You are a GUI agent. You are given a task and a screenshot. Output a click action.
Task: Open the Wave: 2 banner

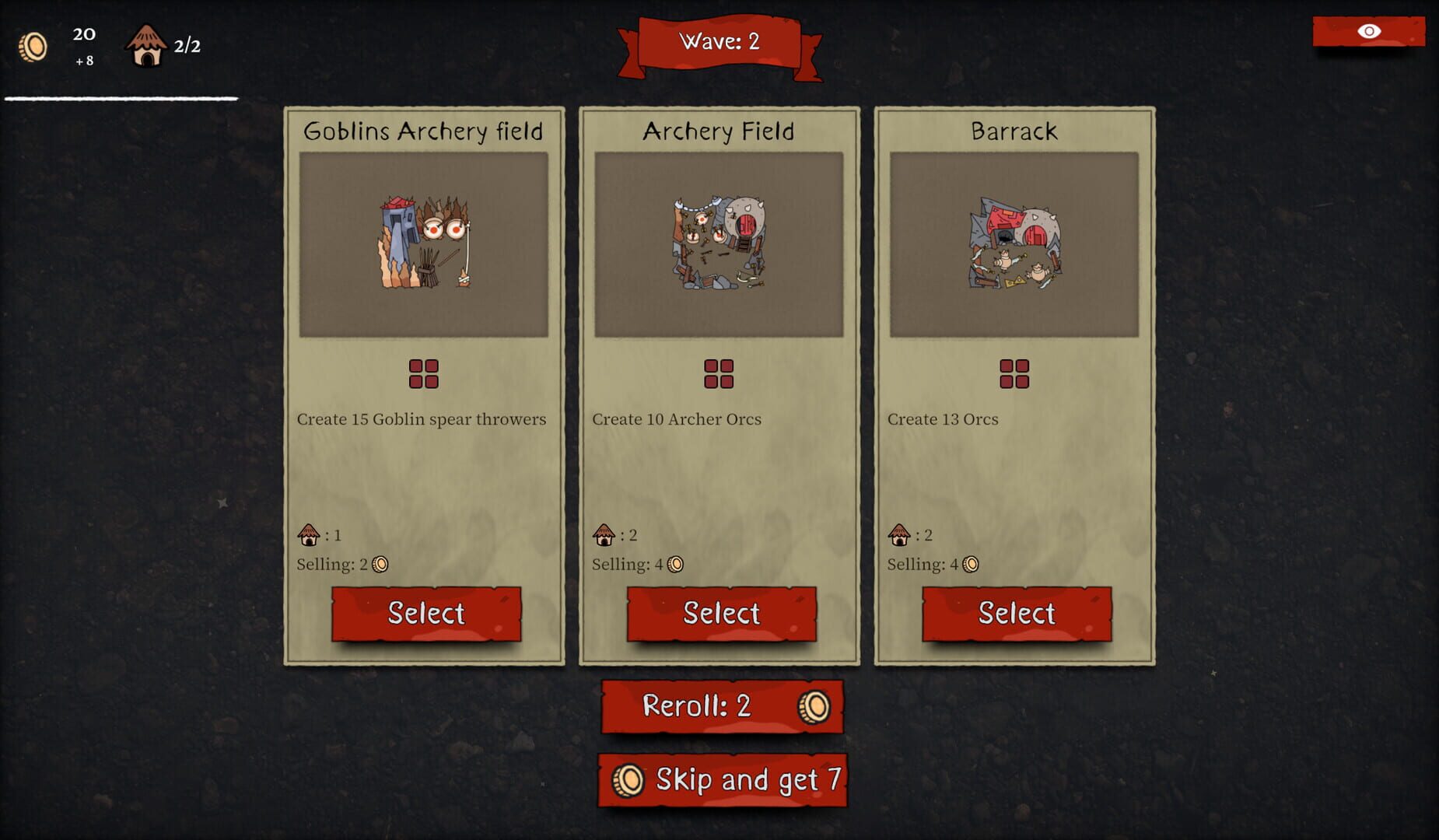719,43
